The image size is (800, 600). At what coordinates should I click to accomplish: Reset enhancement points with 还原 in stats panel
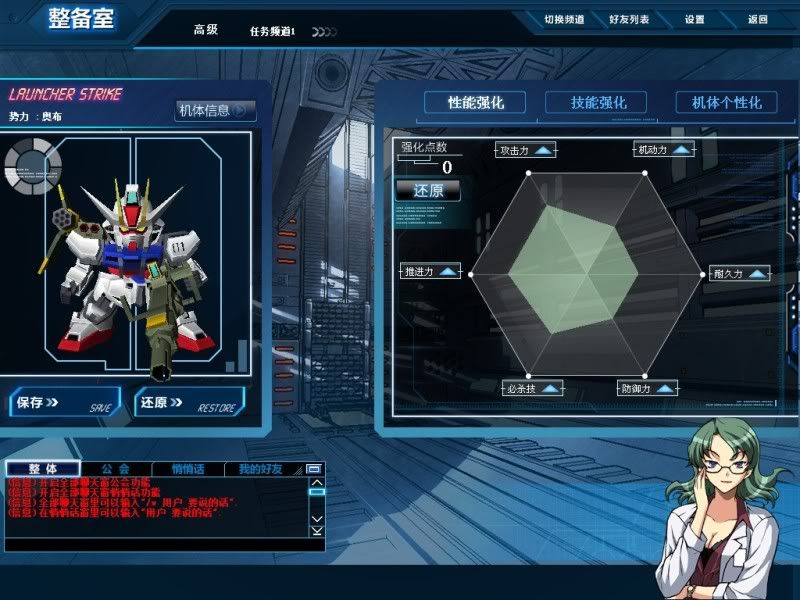(x=428, y=190)
